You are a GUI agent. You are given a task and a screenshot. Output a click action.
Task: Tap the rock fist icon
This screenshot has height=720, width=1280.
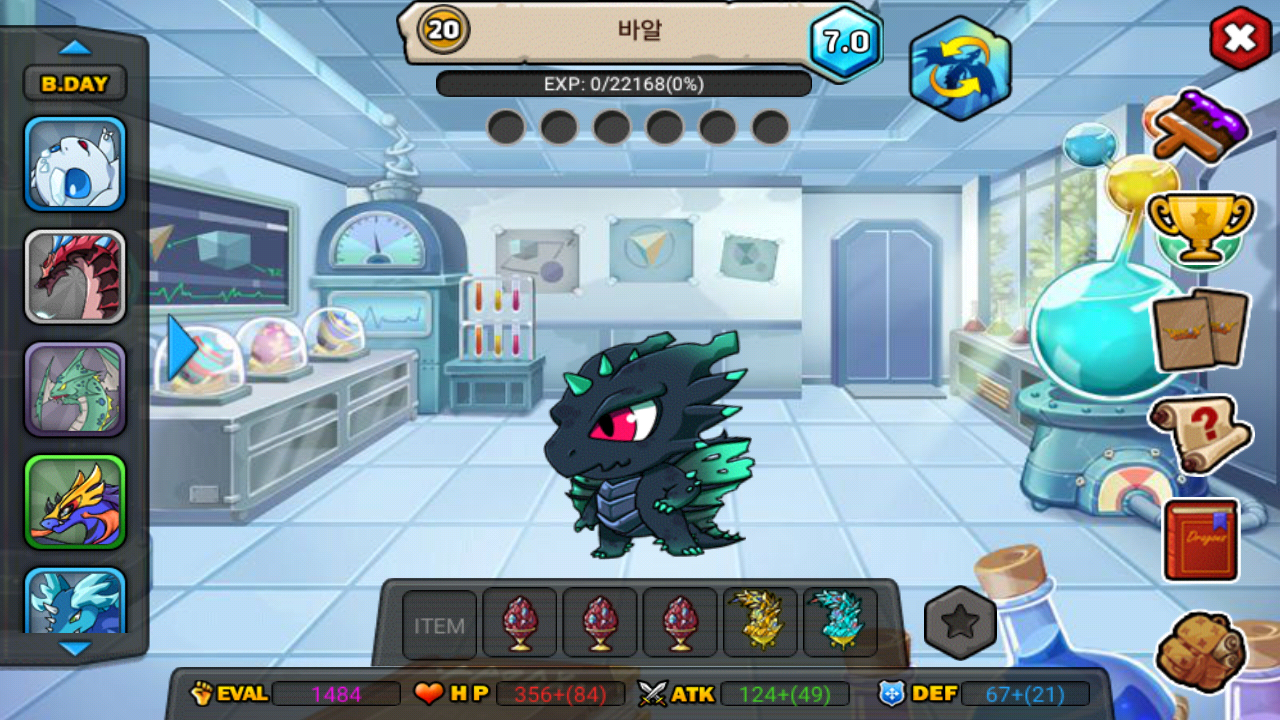pos(1200,652)
